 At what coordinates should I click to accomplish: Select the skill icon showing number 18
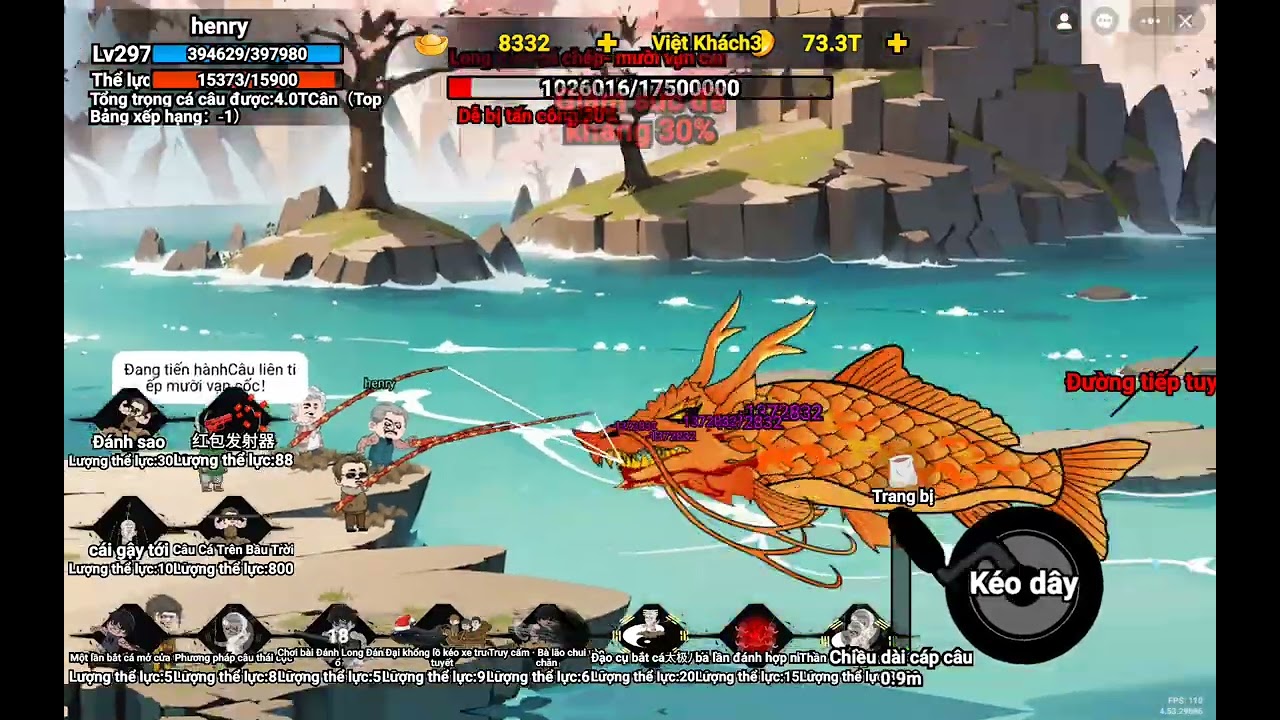[339, 632]
